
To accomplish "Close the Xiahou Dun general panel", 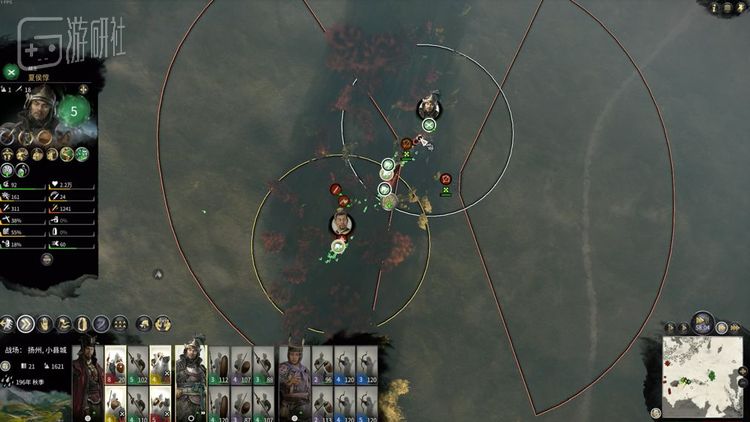I will pyautogui.click(x=10, y=71).
